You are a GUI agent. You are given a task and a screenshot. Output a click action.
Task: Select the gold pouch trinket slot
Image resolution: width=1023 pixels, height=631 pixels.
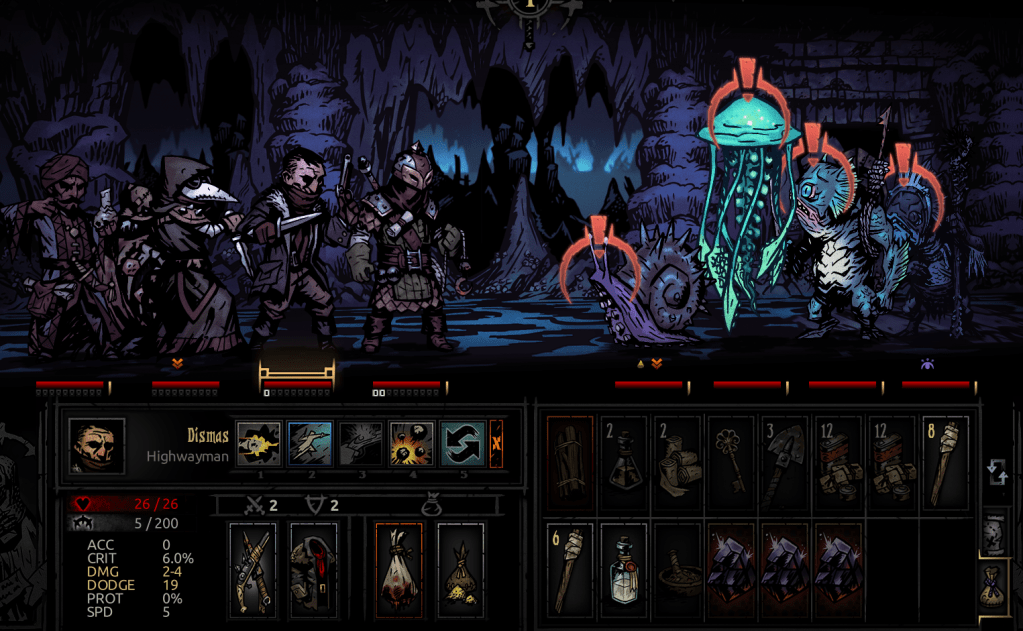(x=460, y=569)
